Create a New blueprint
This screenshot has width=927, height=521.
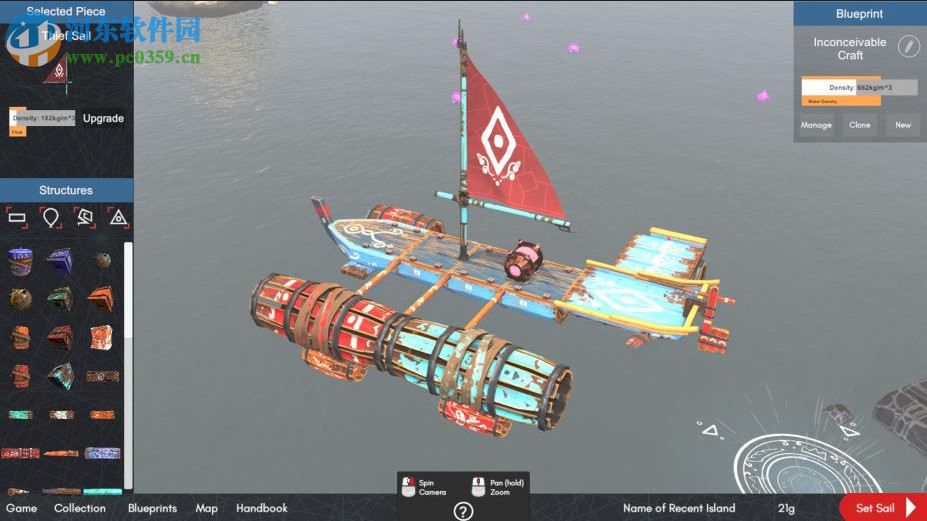click(903, 125)
